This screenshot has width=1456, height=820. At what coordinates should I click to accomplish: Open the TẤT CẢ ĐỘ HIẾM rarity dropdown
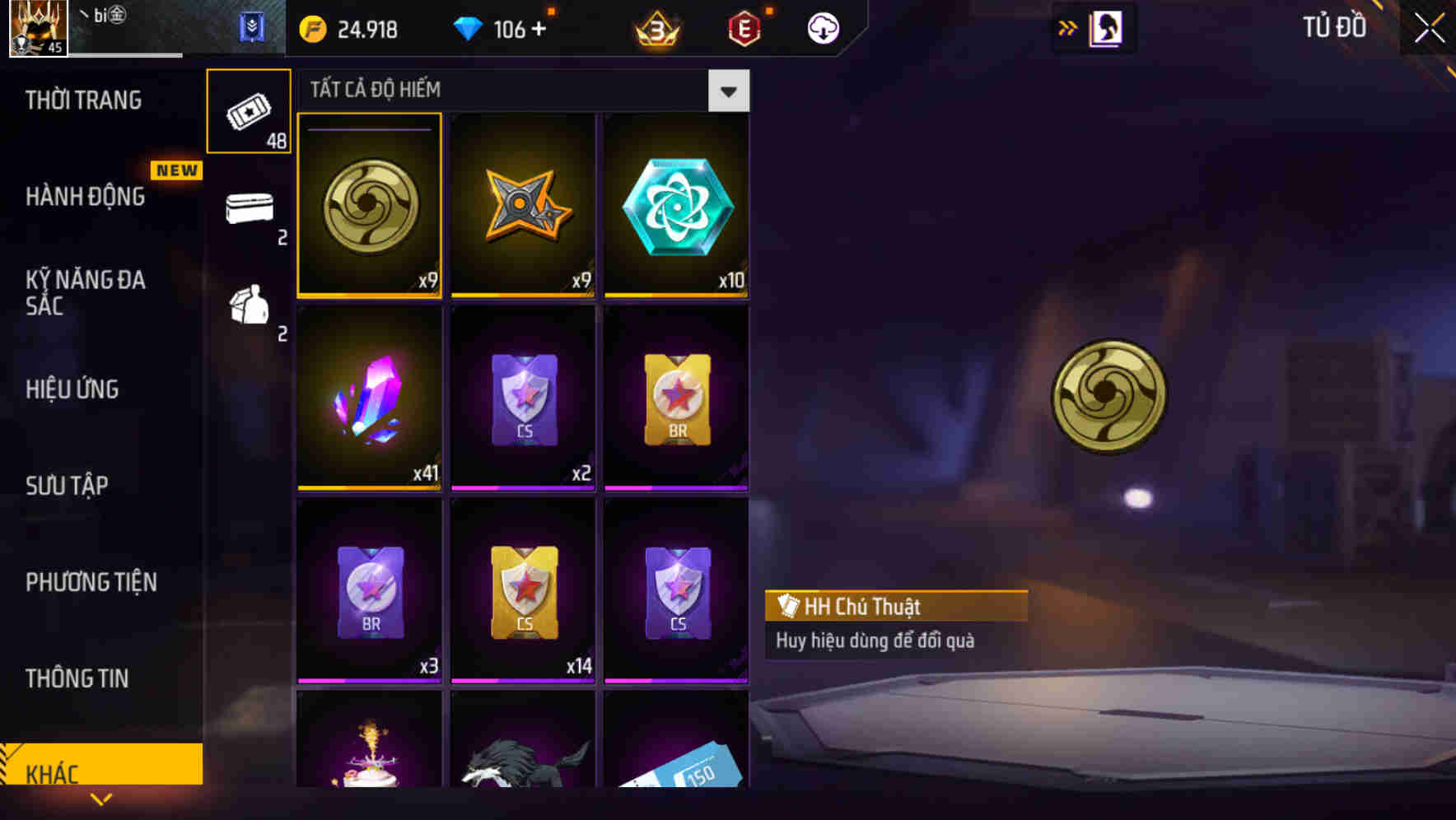[x=511, y=90]
